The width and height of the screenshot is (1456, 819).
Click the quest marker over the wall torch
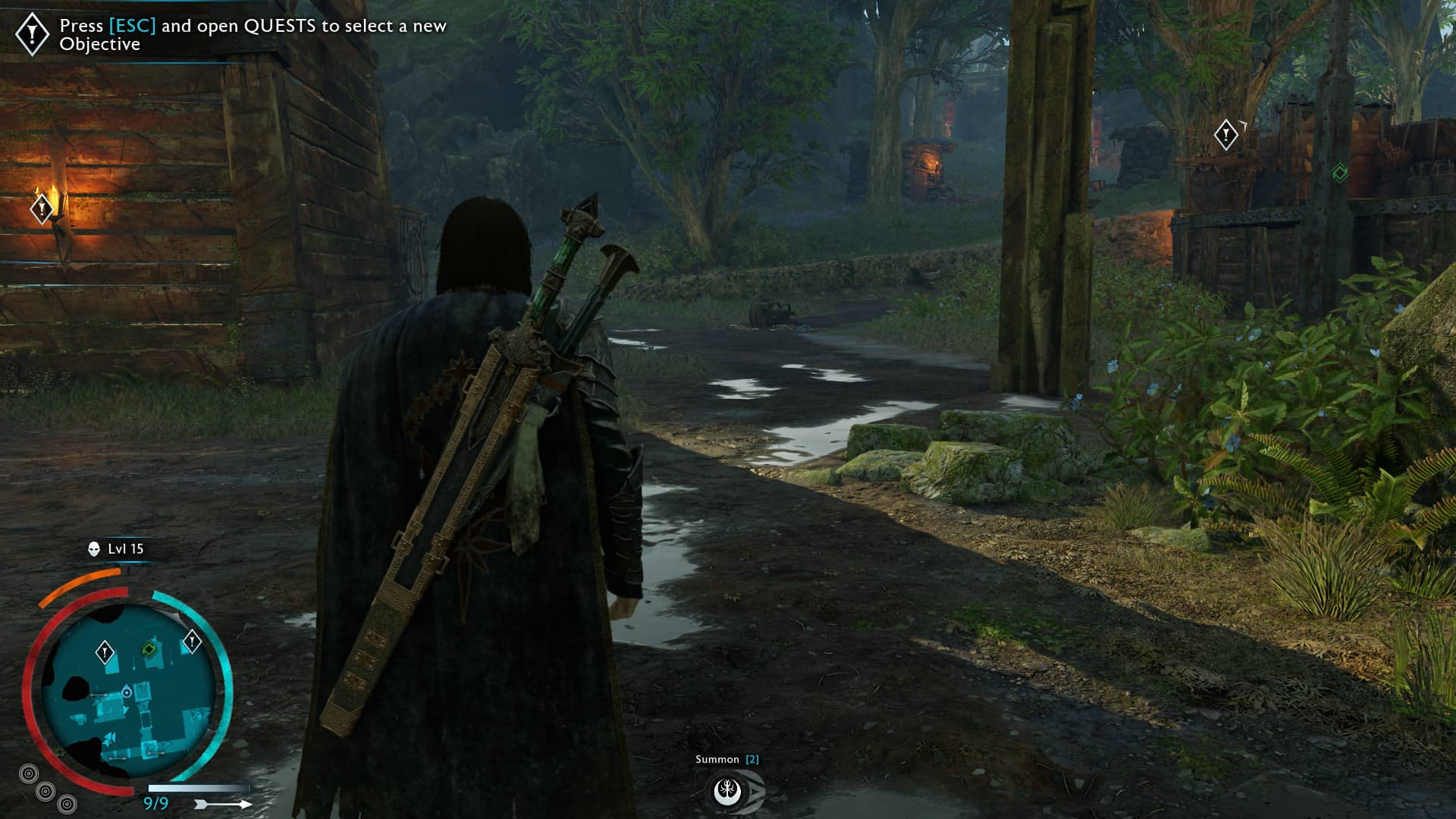click(42, 207)
